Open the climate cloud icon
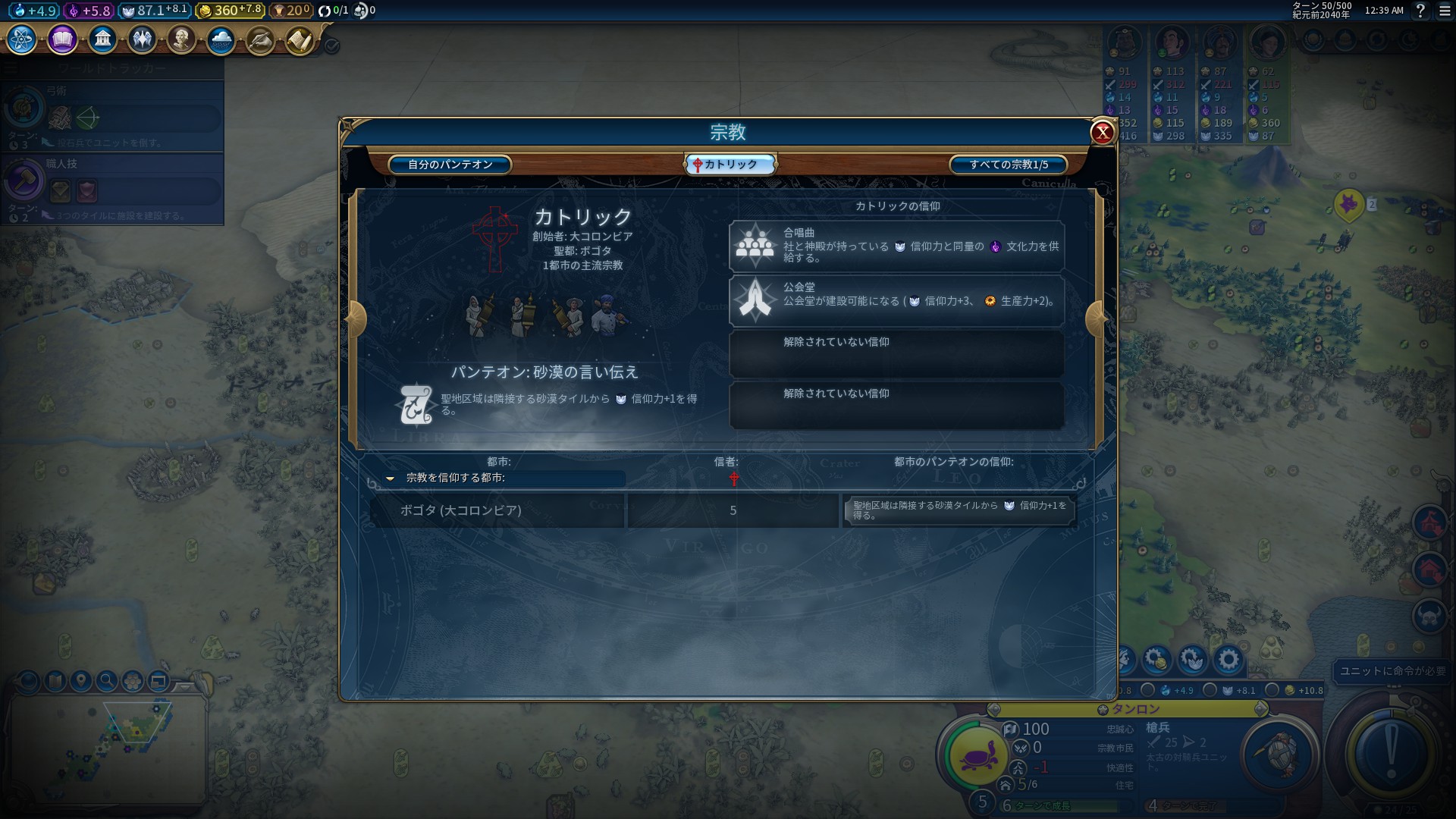 pos(221,39)
